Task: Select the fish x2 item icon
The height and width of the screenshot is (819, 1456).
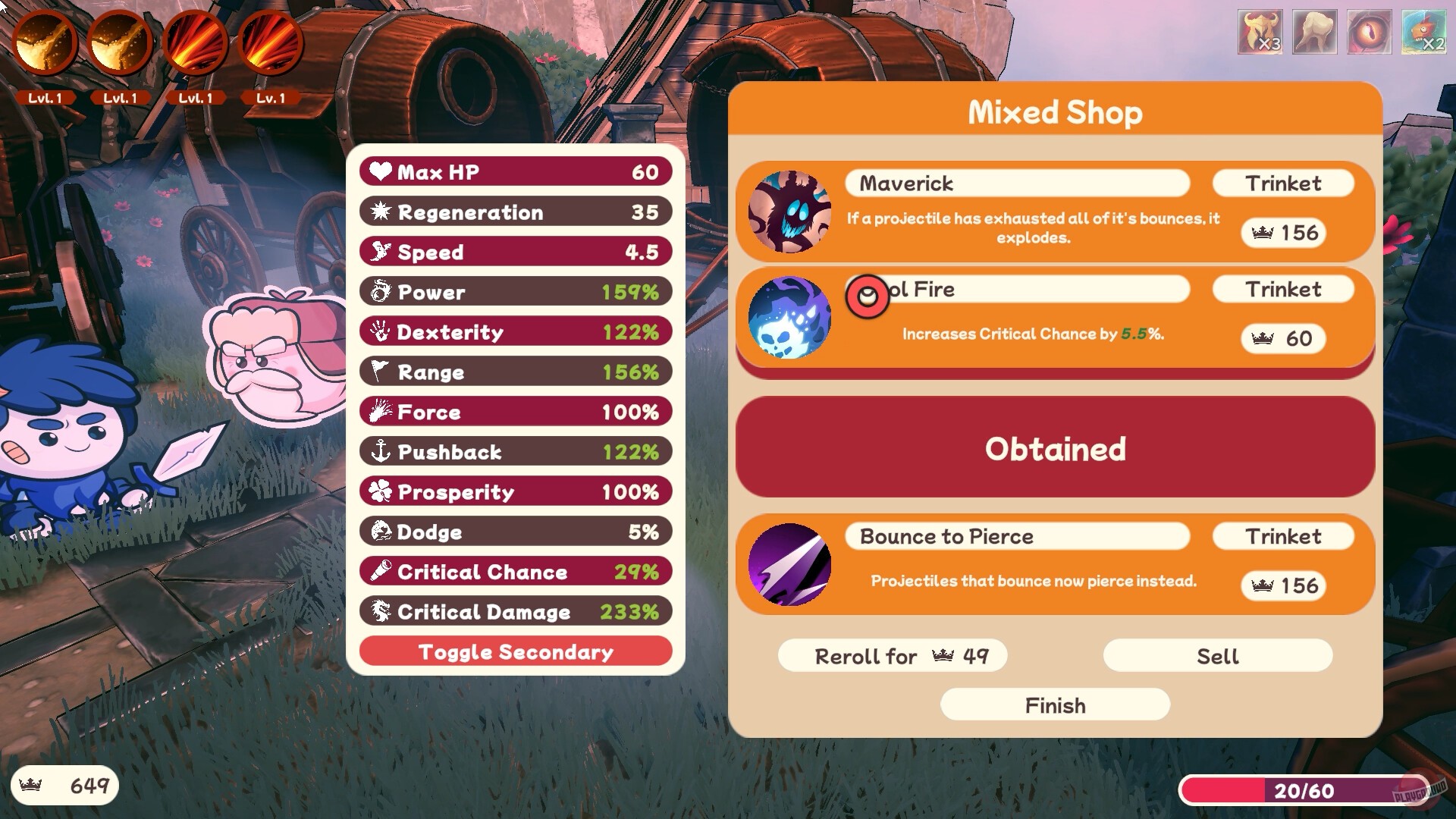Action: click(x=1425, y=32)
